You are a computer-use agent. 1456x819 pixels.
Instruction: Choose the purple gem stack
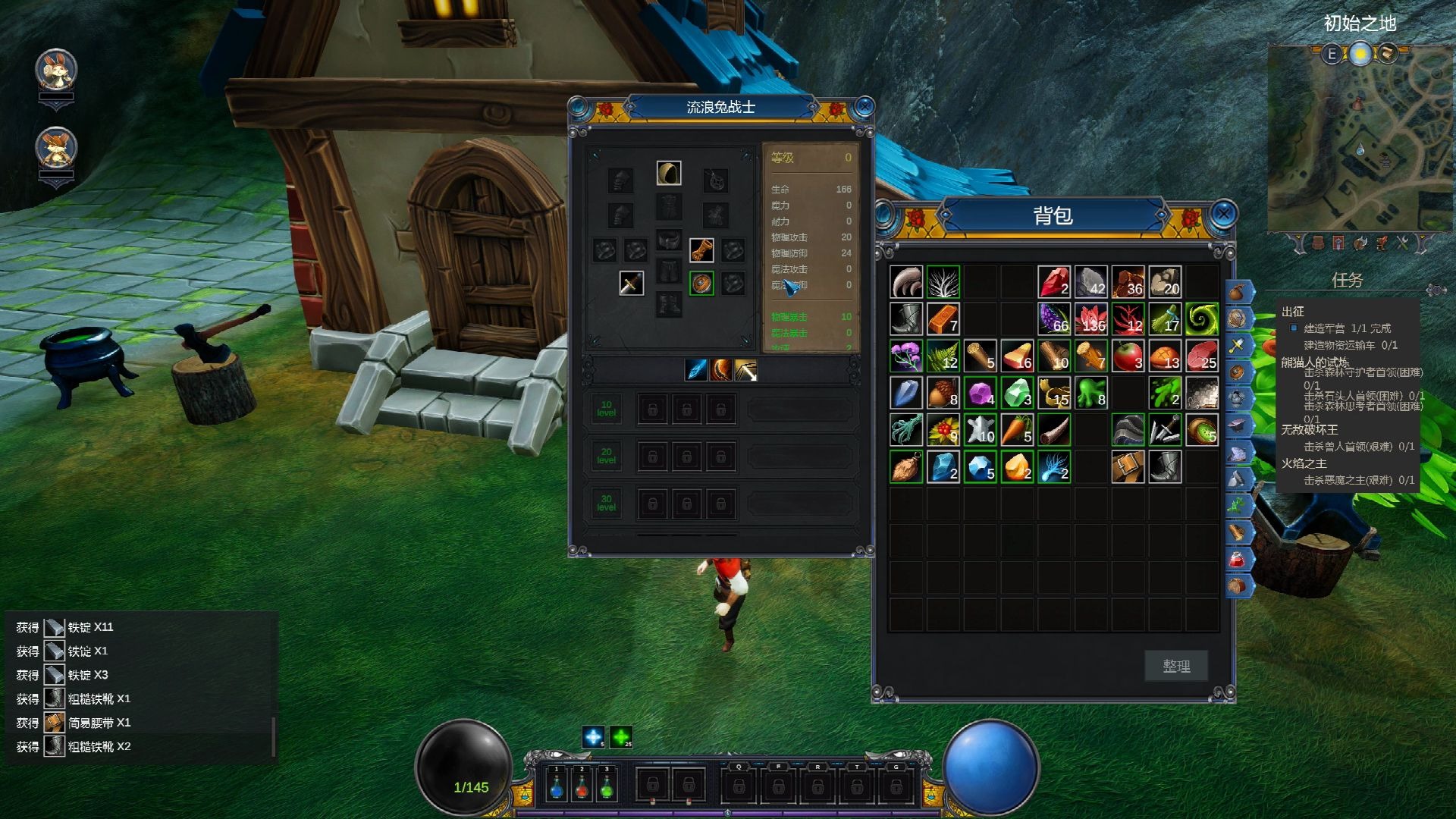click(x=980, y=394)
